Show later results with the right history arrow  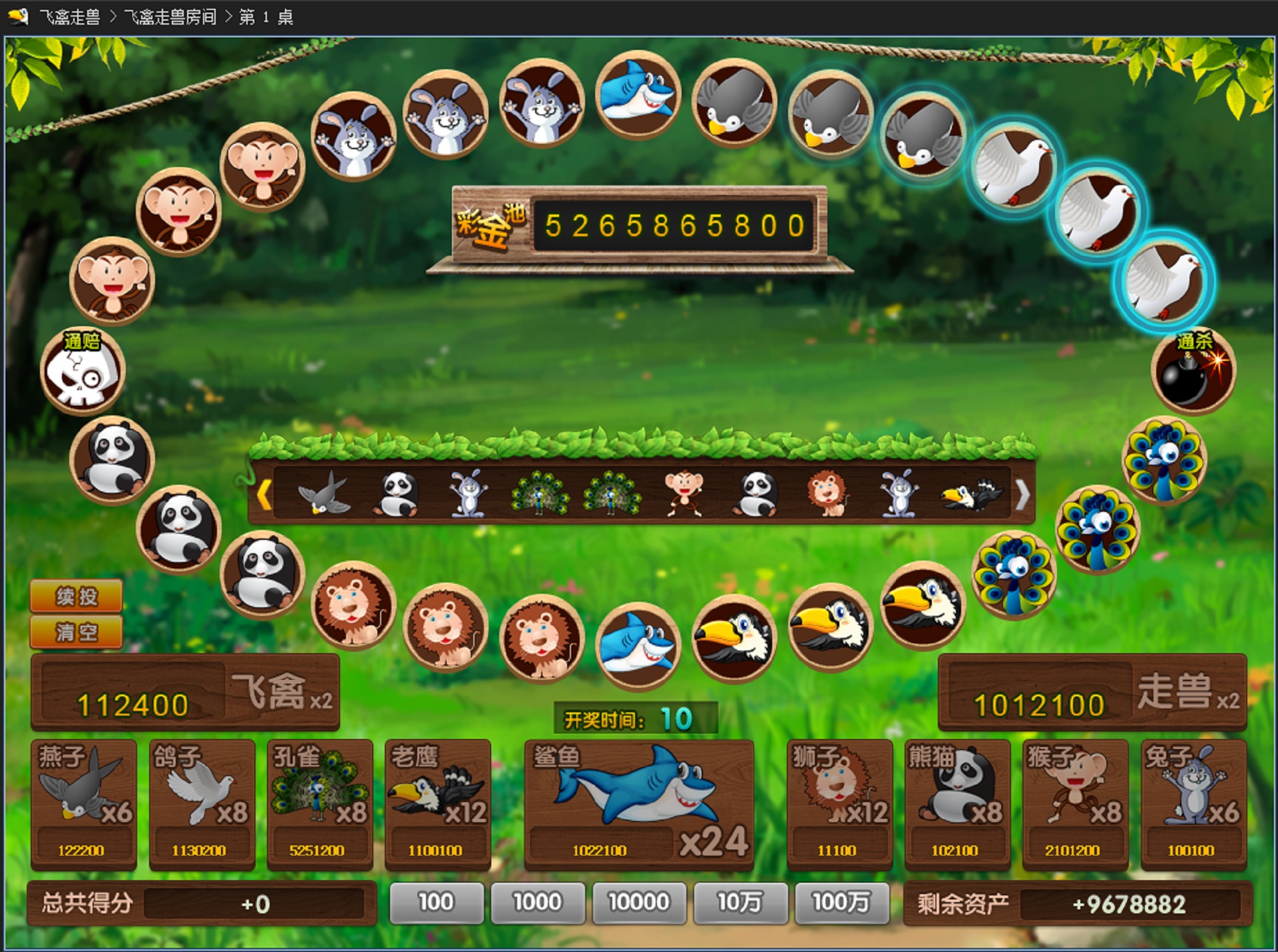[1022, 495]
